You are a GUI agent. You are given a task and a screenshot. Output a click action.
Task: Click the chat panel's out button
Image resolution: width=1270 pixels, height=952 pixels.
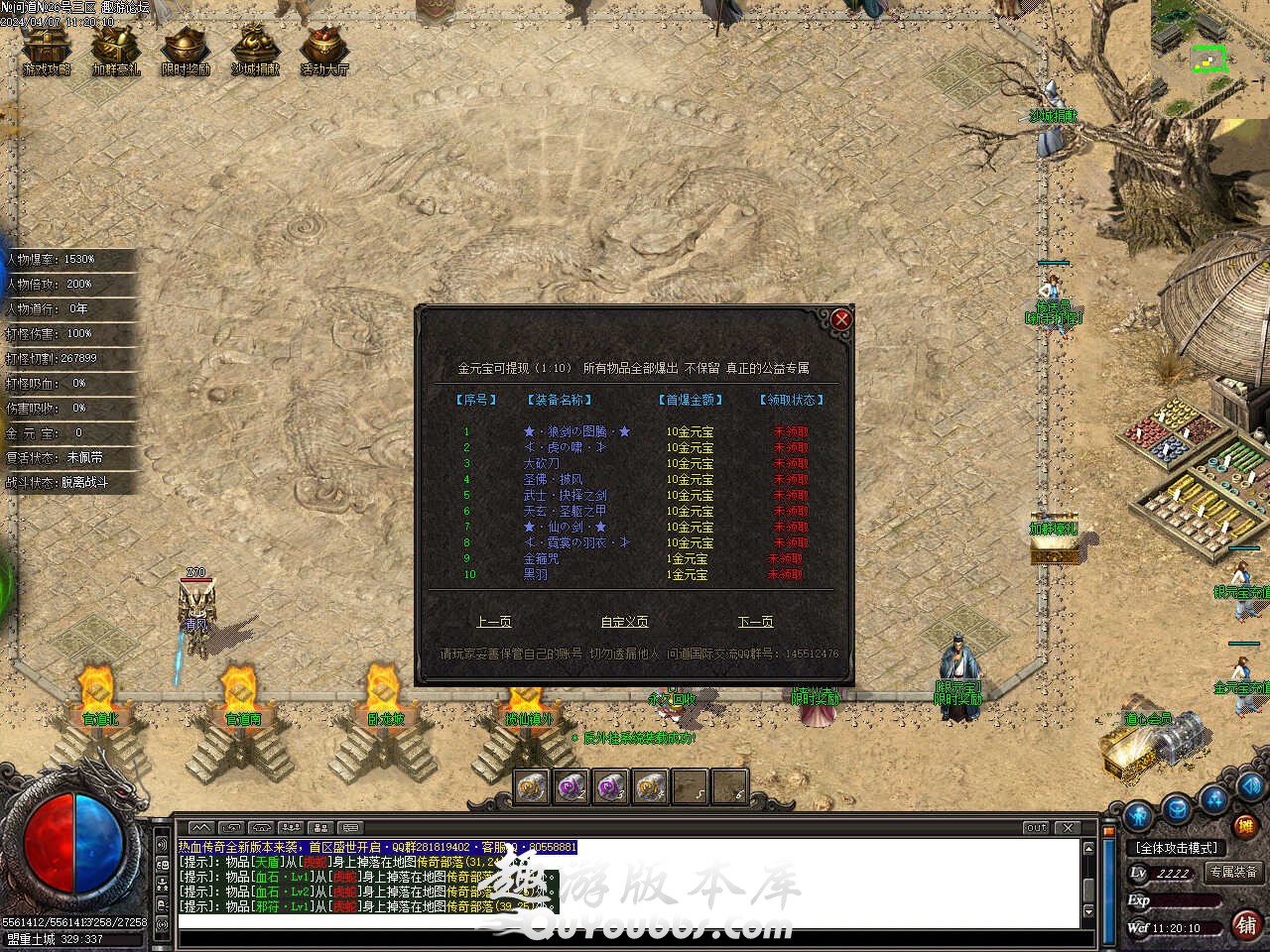click(1036, 827)
